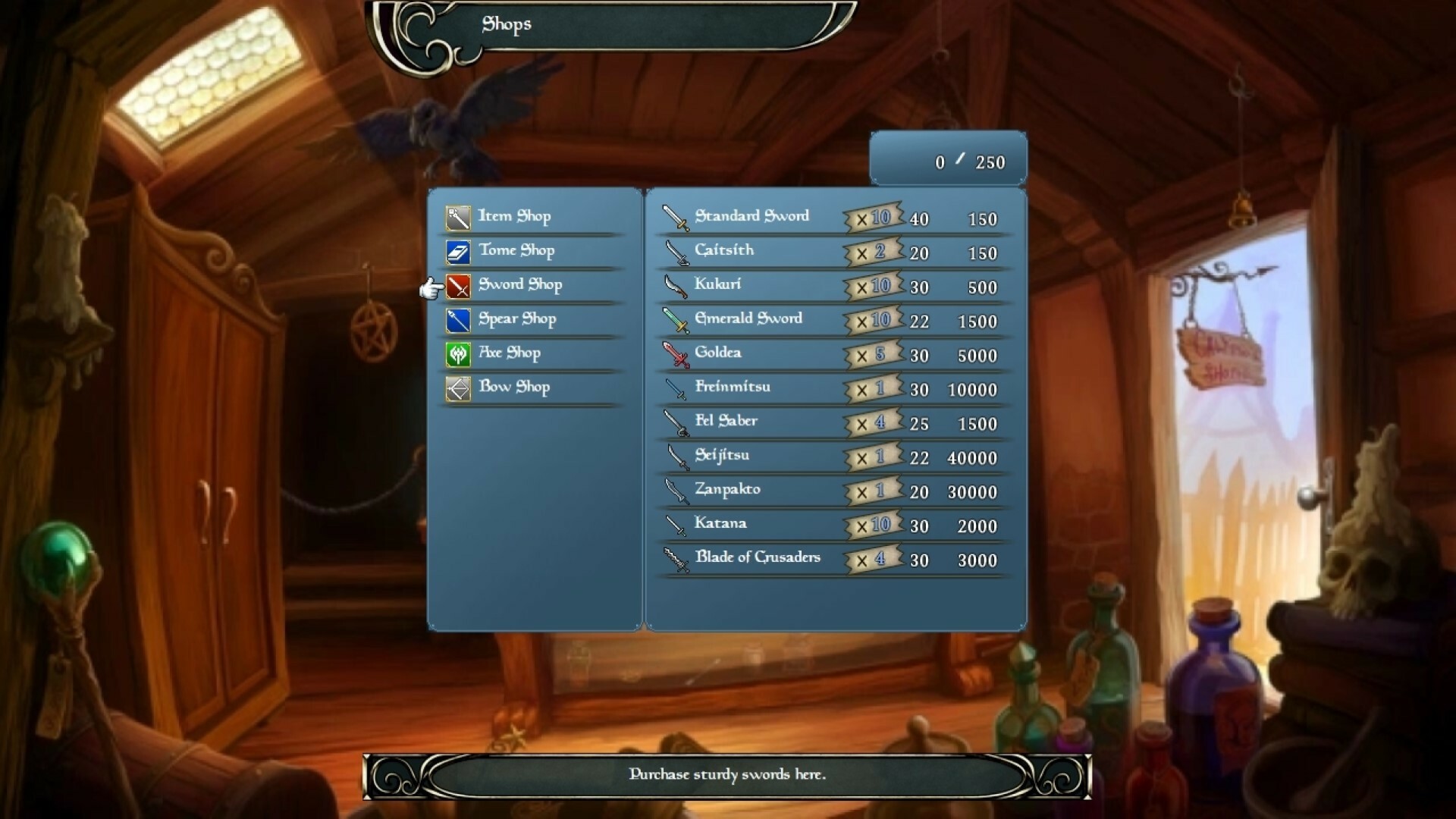Select the x5 banner next to Goldea

point(872,353)
